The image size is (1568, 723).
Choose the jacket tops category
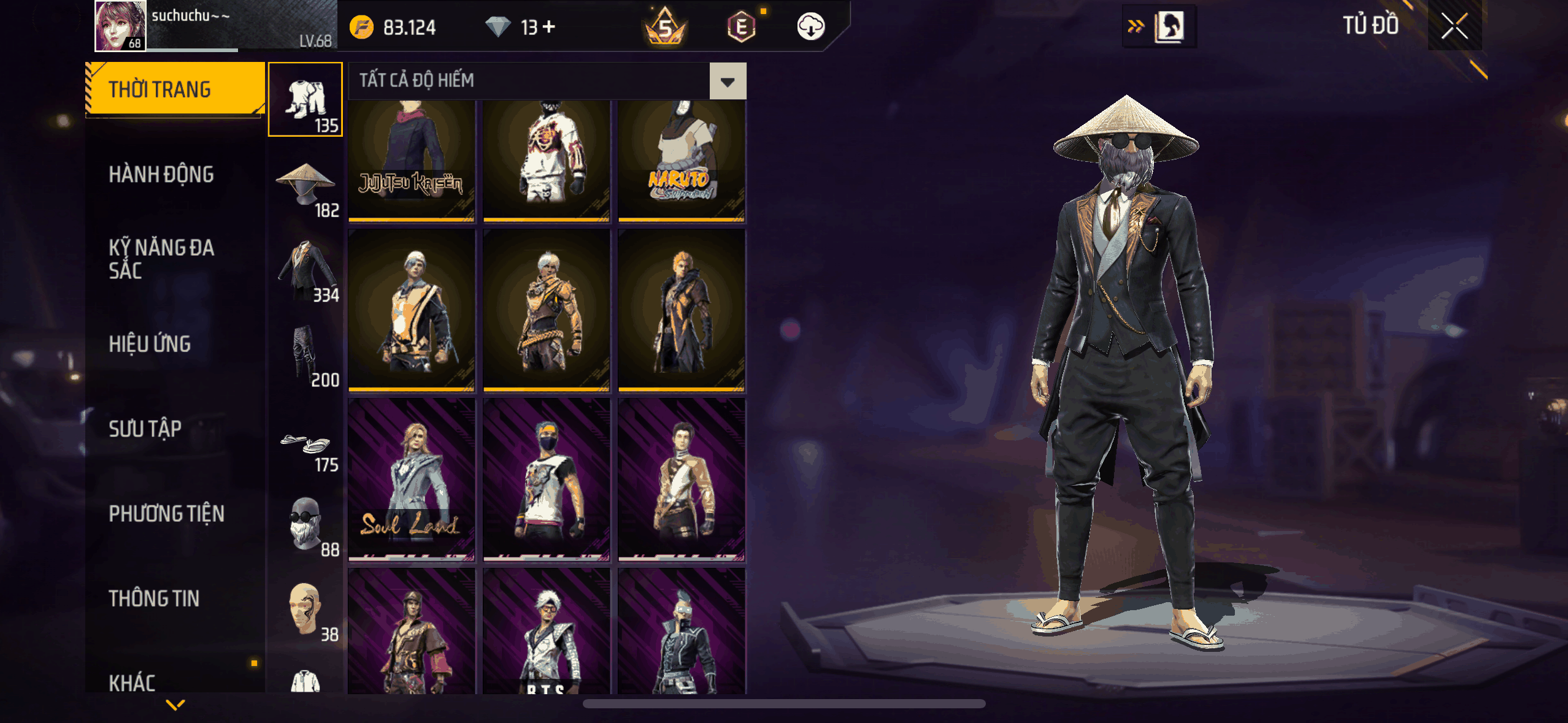click(306, 269)
